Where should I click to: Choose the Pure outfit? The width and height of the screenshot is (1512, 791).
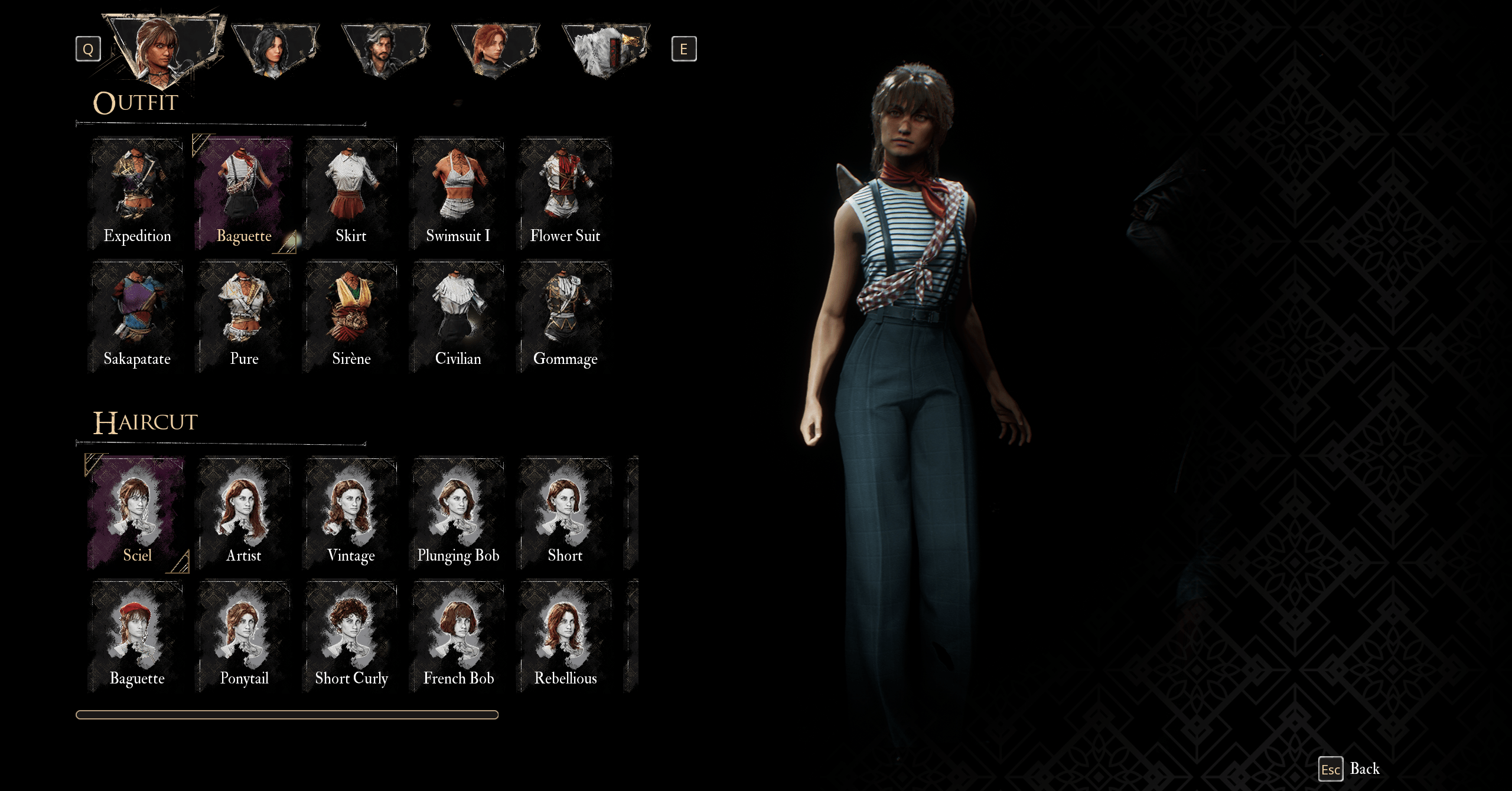coord(244,317)
